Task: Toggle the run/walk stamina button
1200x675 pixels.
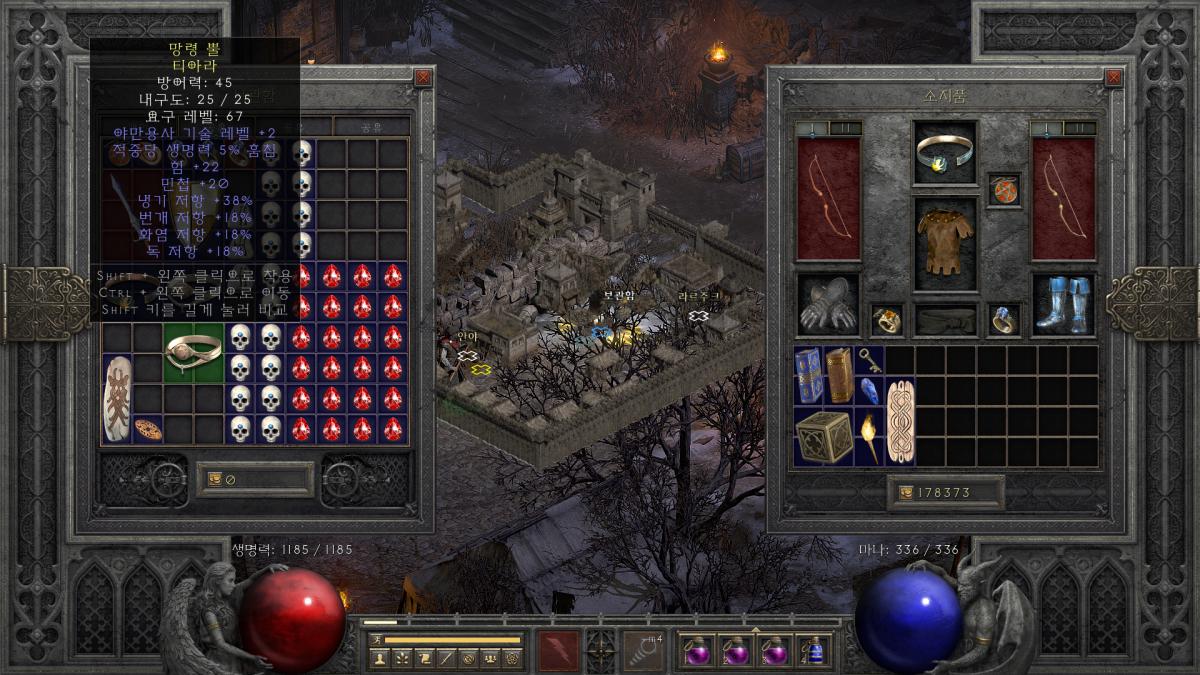Action: point(378,639)
